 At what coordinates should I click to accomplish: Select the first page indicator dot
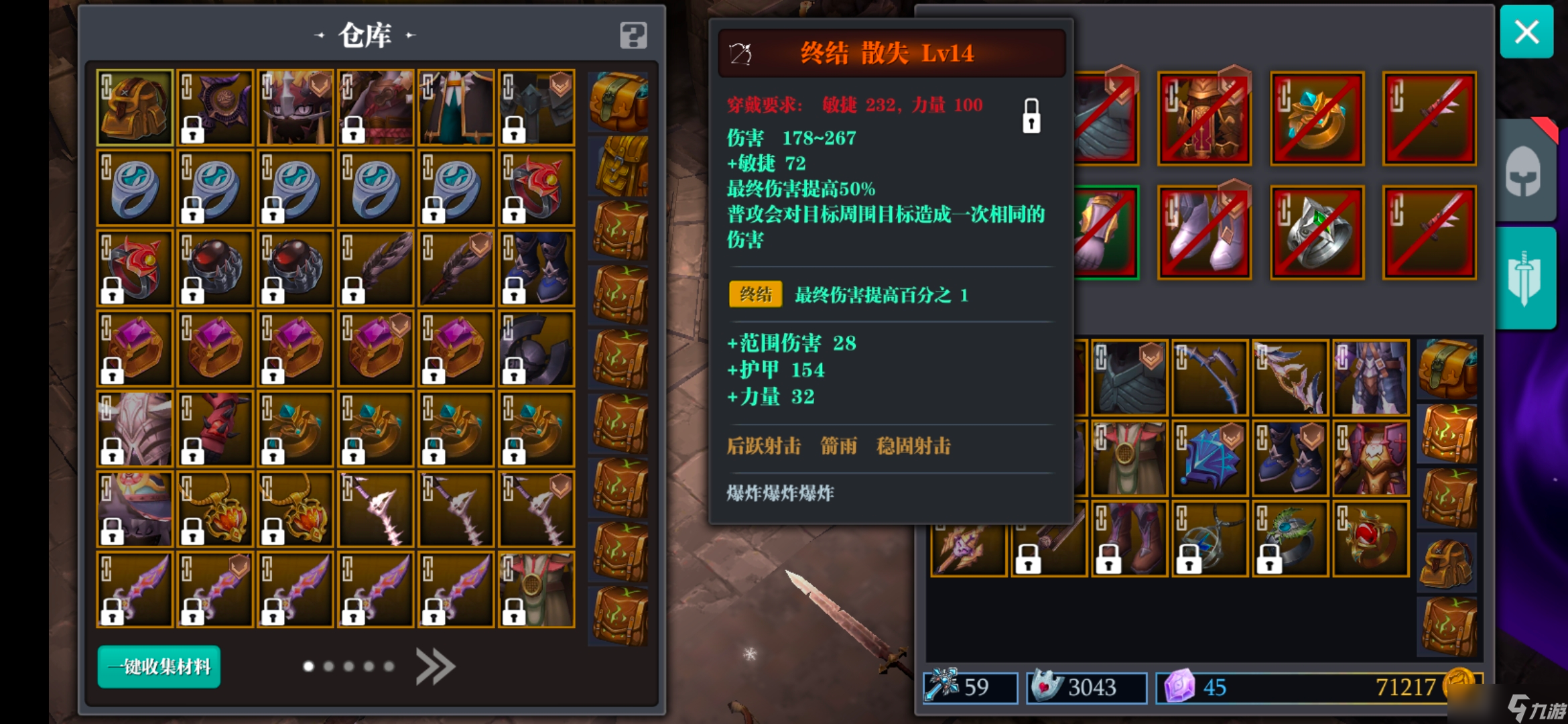(x=308, y=666)
